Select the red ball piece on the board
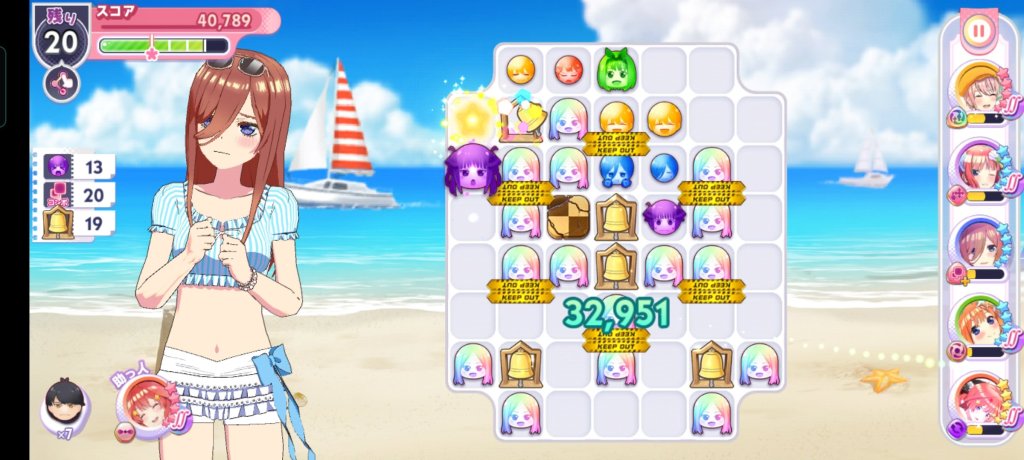This screenshot has height=460, width=1024. 569,70
